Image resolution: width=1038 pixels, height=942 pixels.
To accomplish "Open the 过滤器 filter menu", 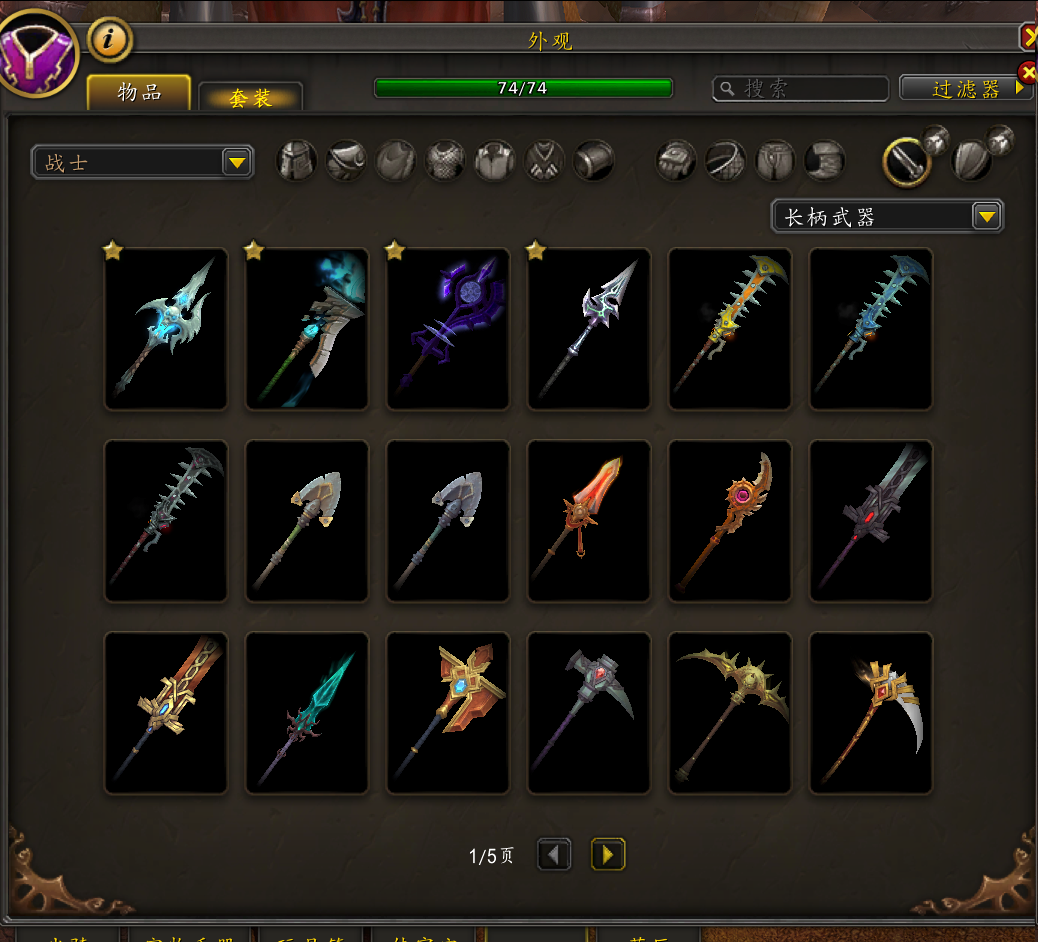I will point(966,88).
